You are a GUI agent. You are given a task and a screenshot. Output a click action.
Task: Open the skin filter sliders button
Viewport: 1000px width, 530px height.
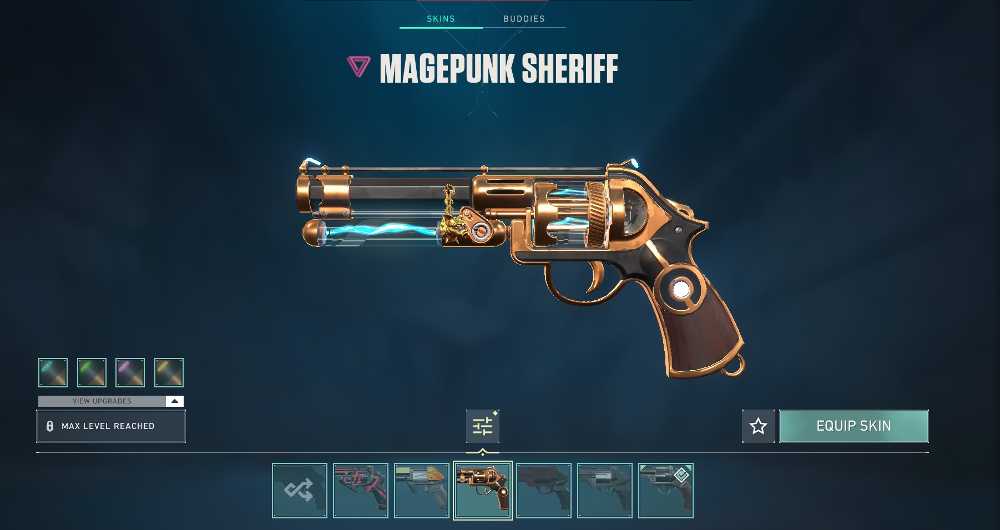(482, 427)
